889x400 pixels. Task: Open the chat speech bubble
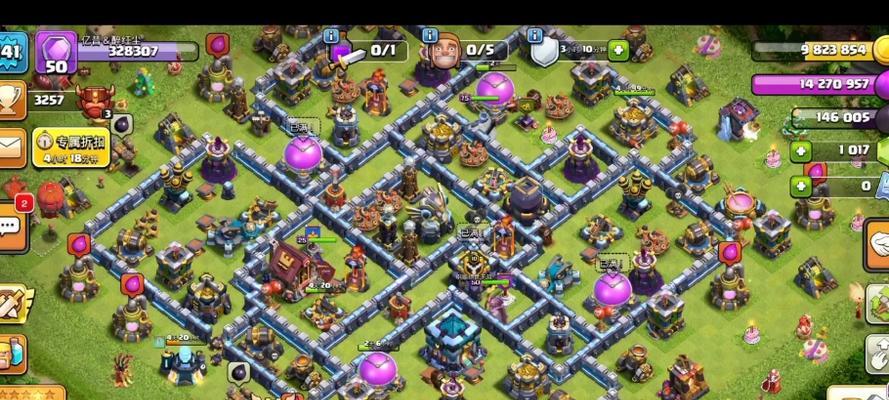[10, 222]
